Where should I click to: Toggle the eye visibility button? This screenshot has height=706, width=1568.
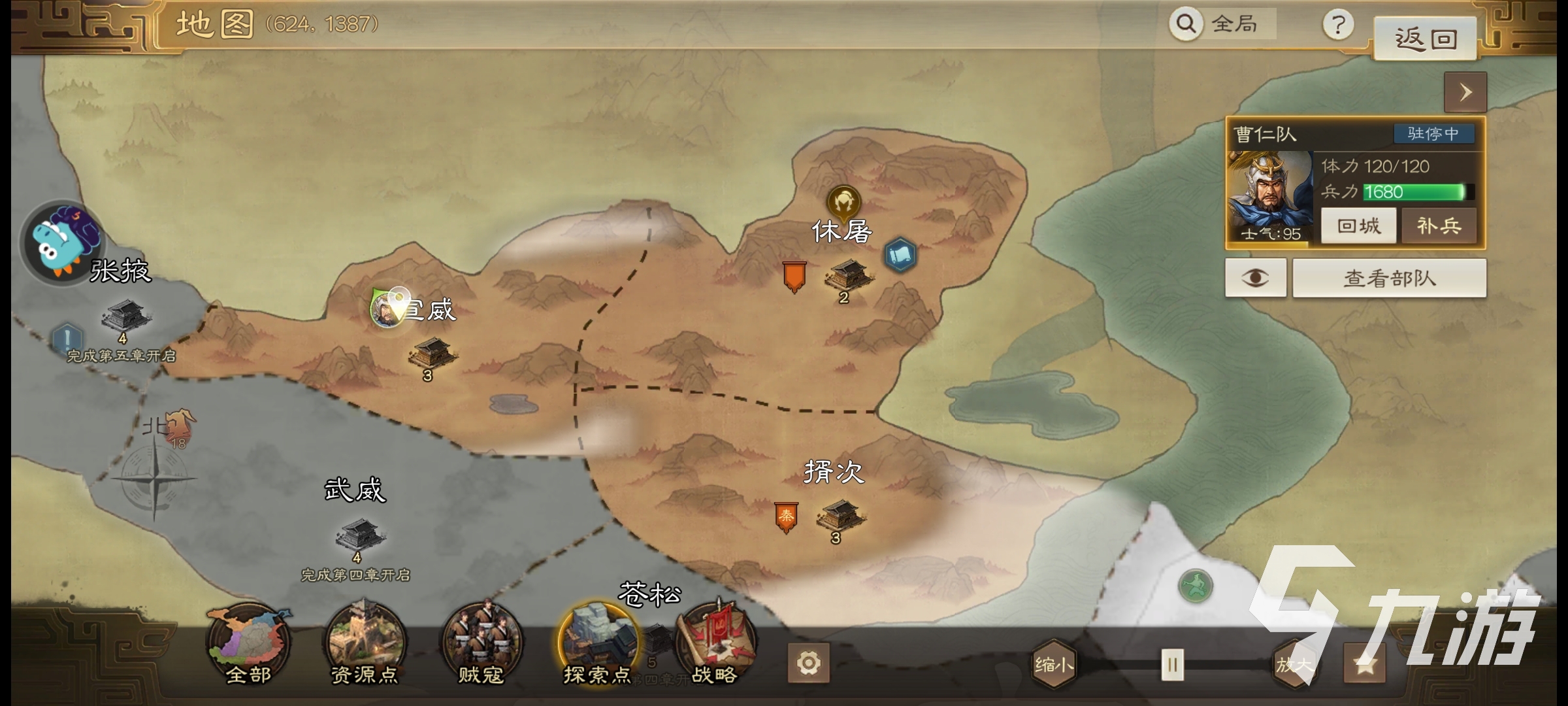(1255, 278)
